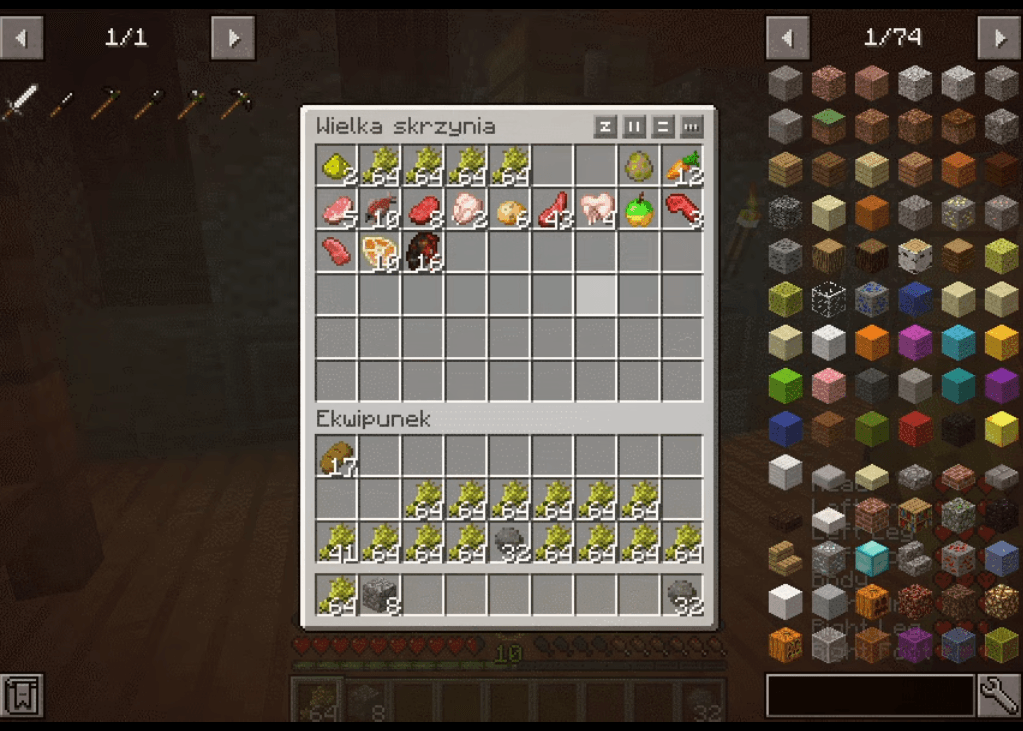Select the stack of 41 wheat

337,543
